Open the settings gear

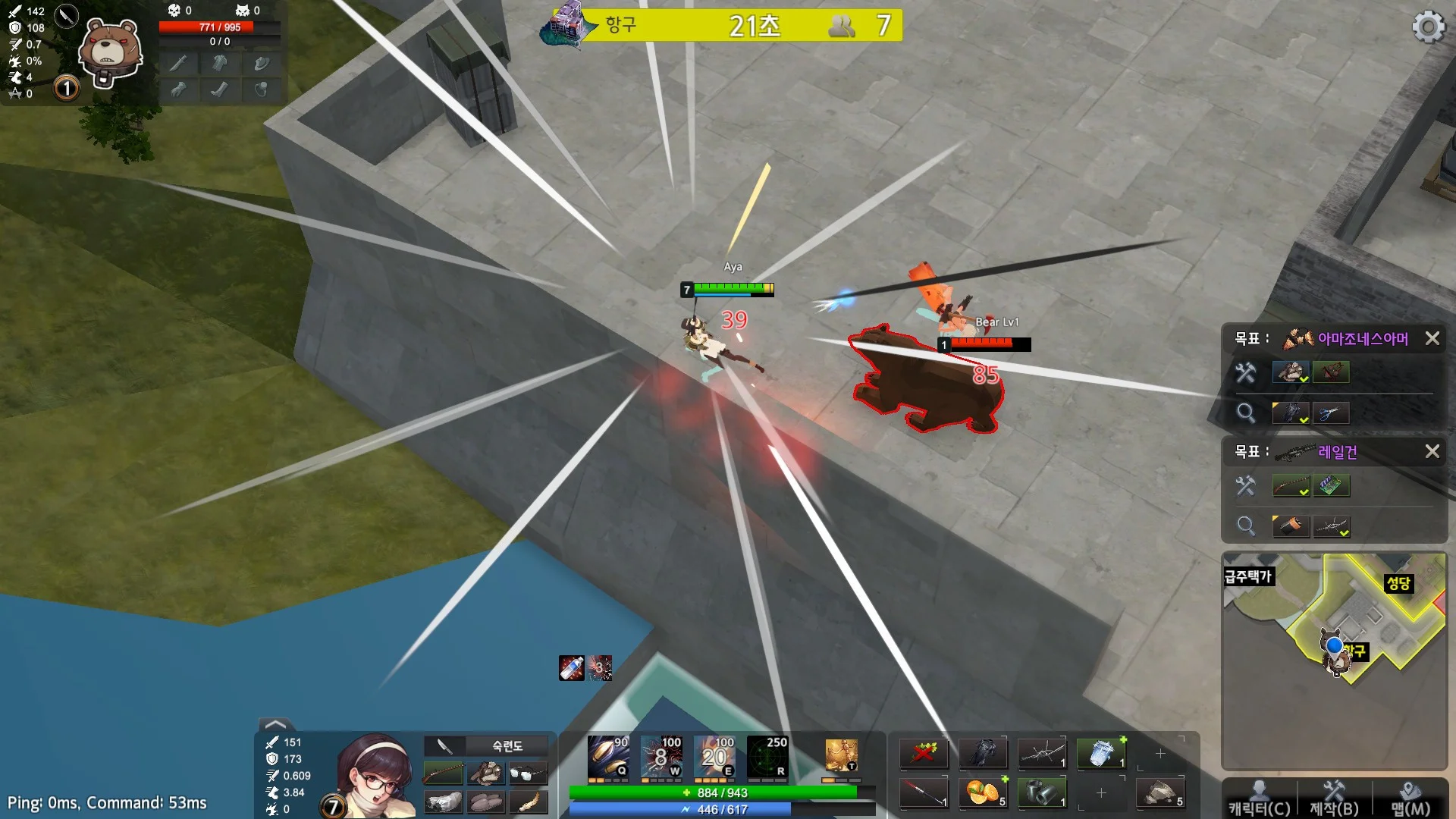point(1429,26)
